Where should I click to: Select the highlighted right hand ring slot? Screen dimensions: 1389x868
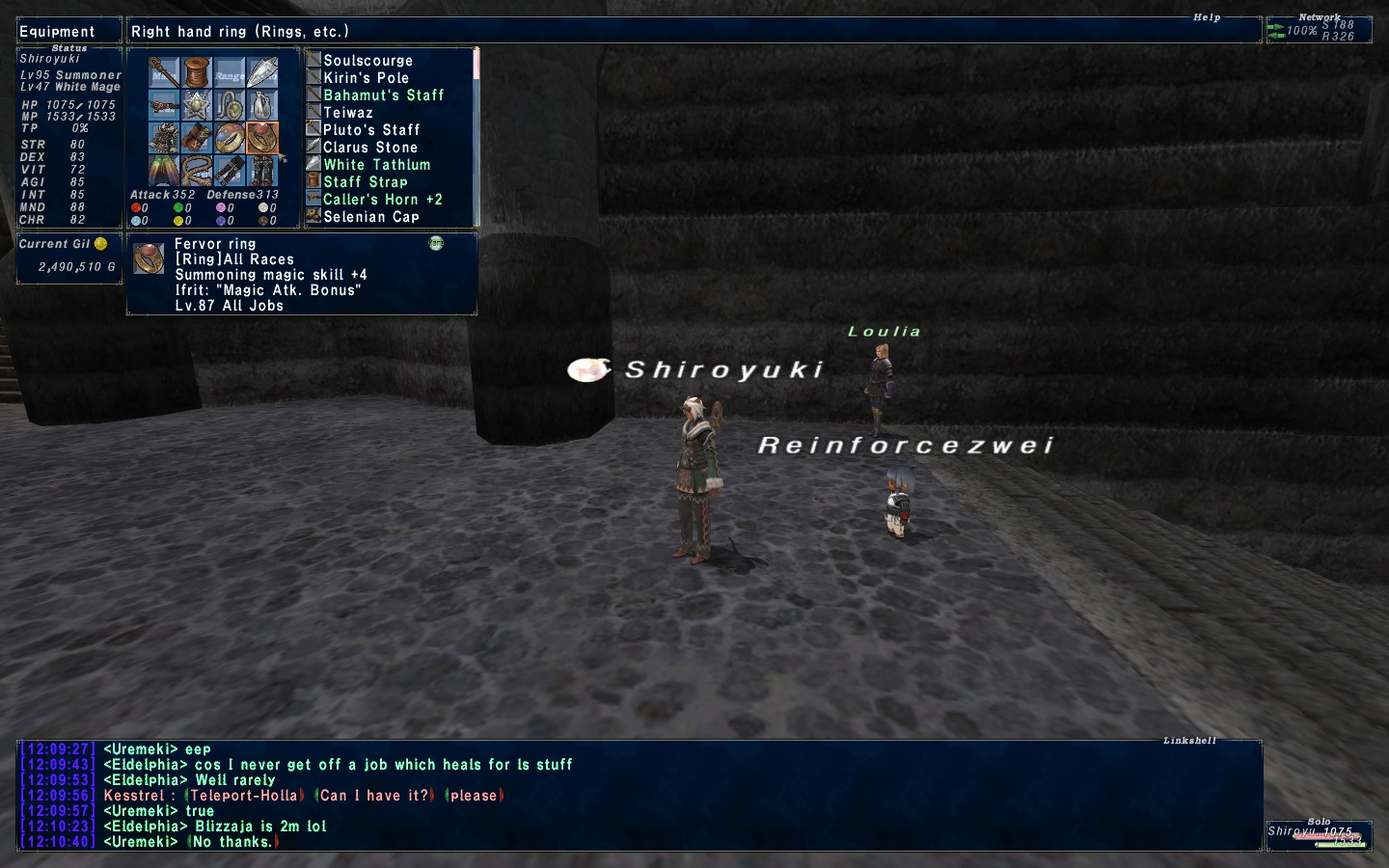[262, 139]
